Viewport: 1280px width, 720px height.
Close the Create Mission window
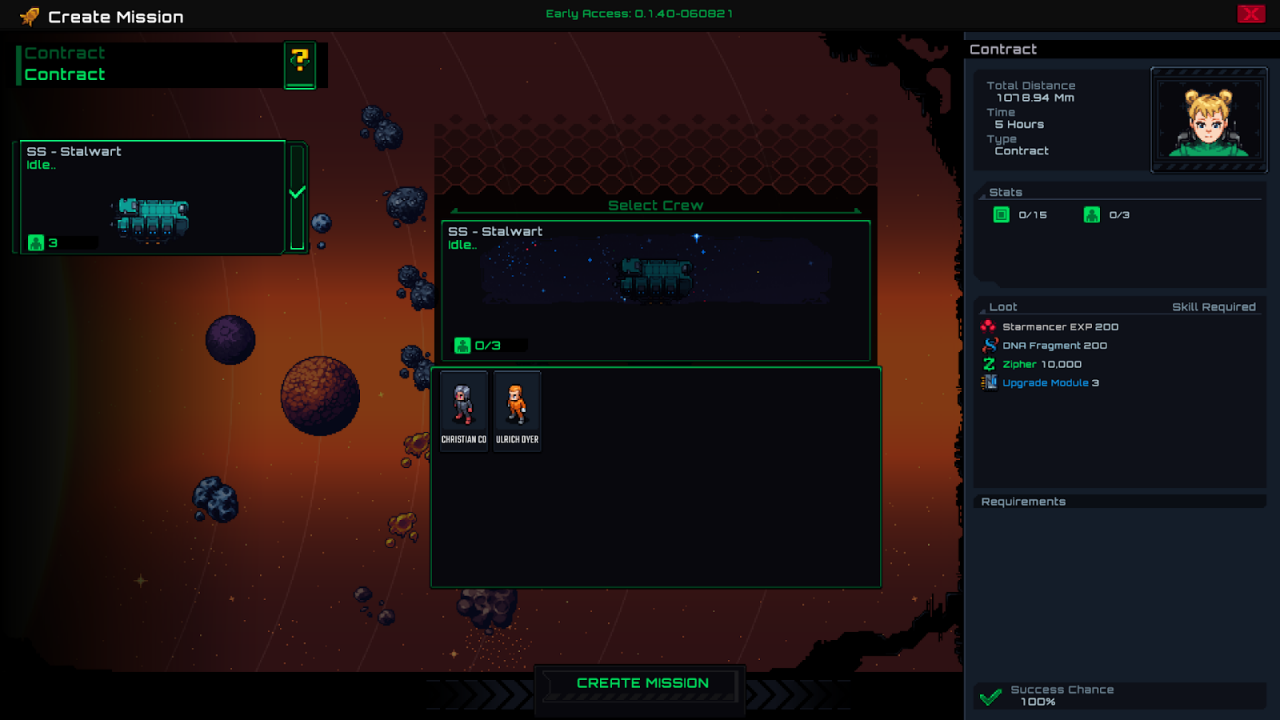1250,14
